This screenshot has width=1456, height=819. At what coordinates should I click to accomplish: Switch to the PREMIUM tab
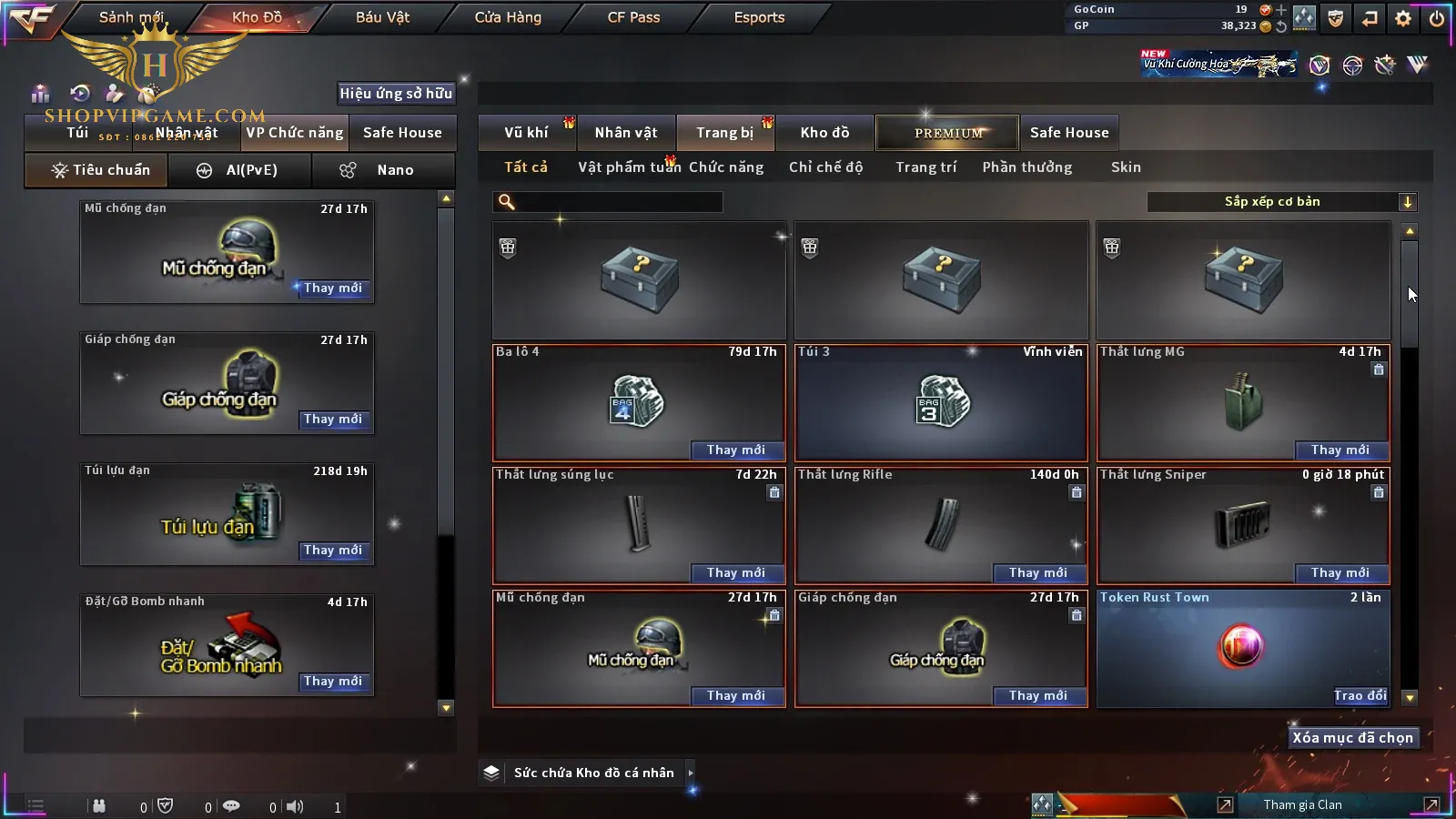[x=948, y=133]
